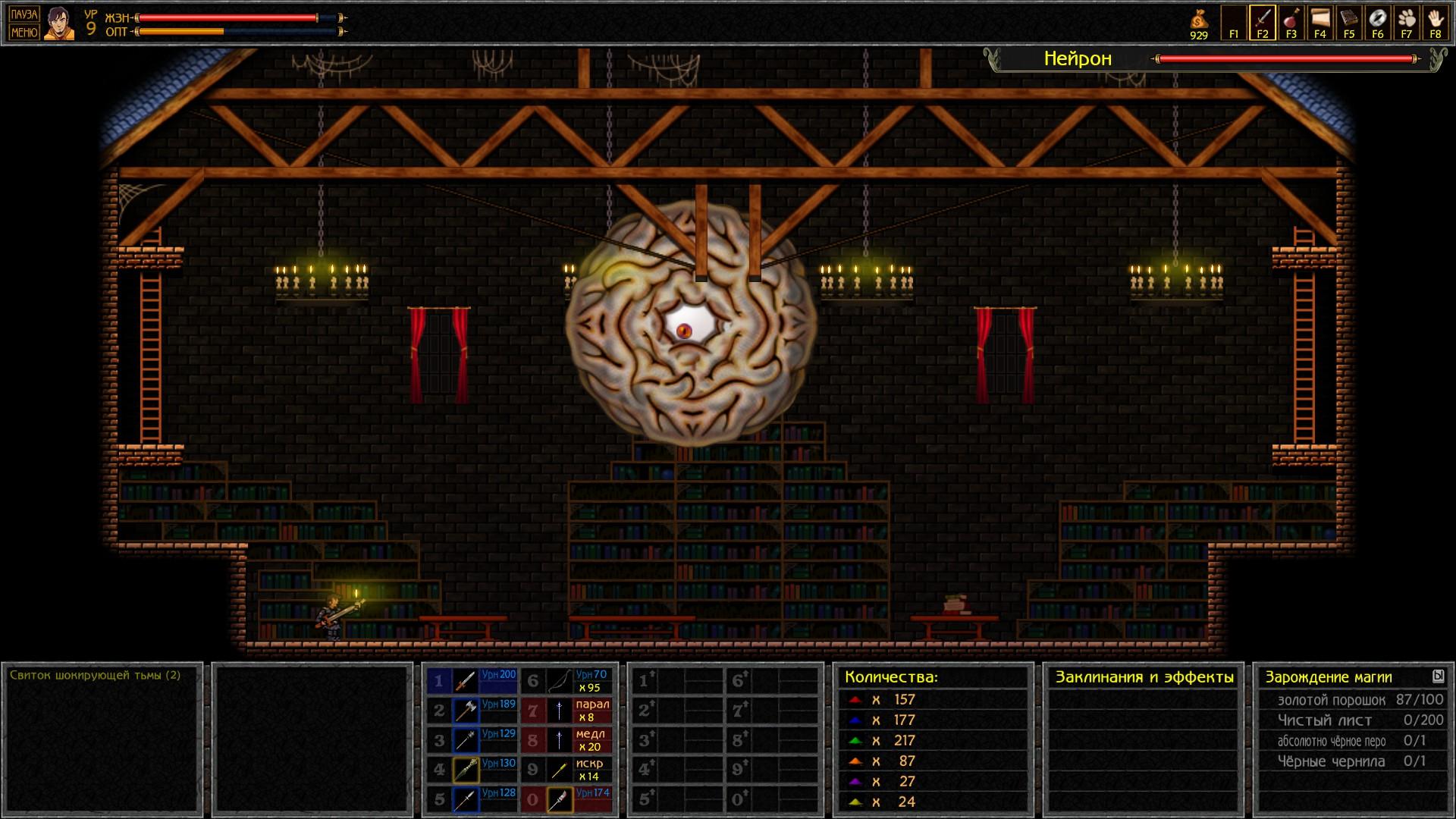
Task: Click the ПАУЗА pause button
Action: (x=24, y=14)
